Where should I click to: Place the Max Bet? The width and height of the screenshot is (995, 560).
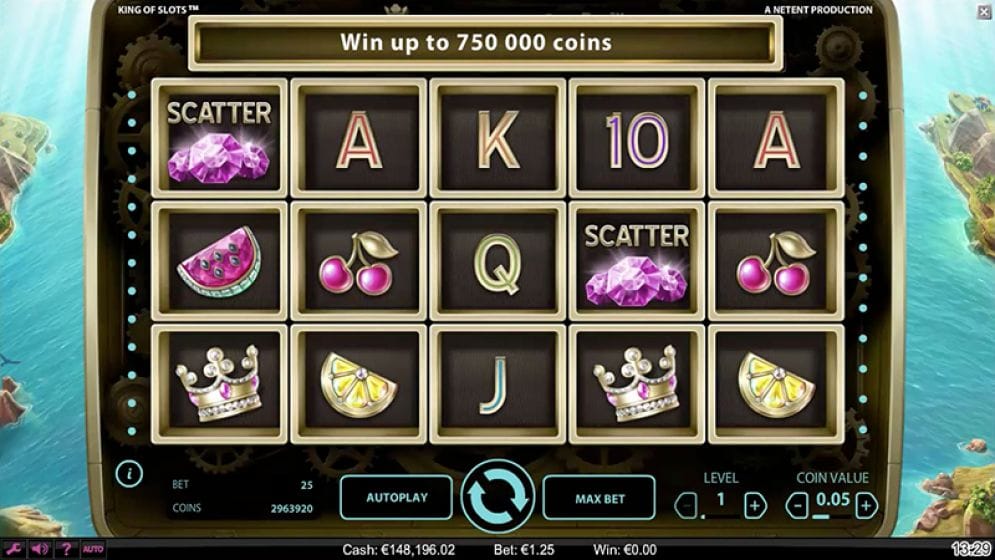598,497
